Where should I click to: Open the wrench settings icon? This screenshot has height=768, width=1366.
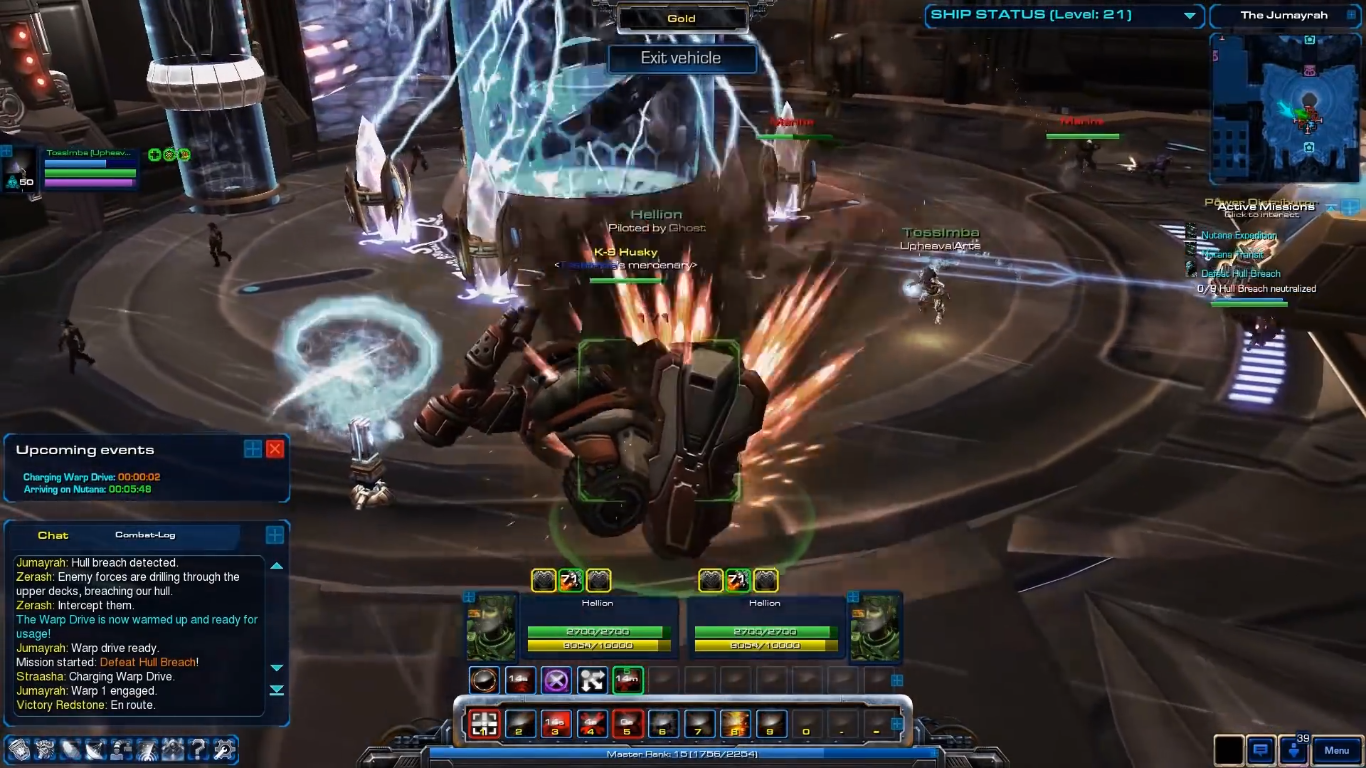(x=224, y=749)
